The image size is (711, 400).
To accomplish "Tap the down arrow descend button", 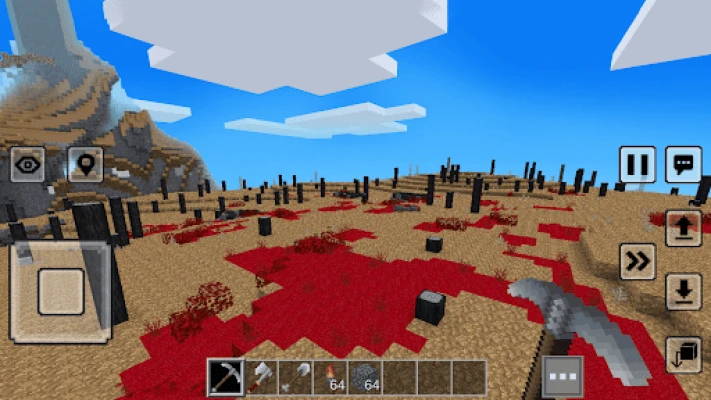I will 683,291.
